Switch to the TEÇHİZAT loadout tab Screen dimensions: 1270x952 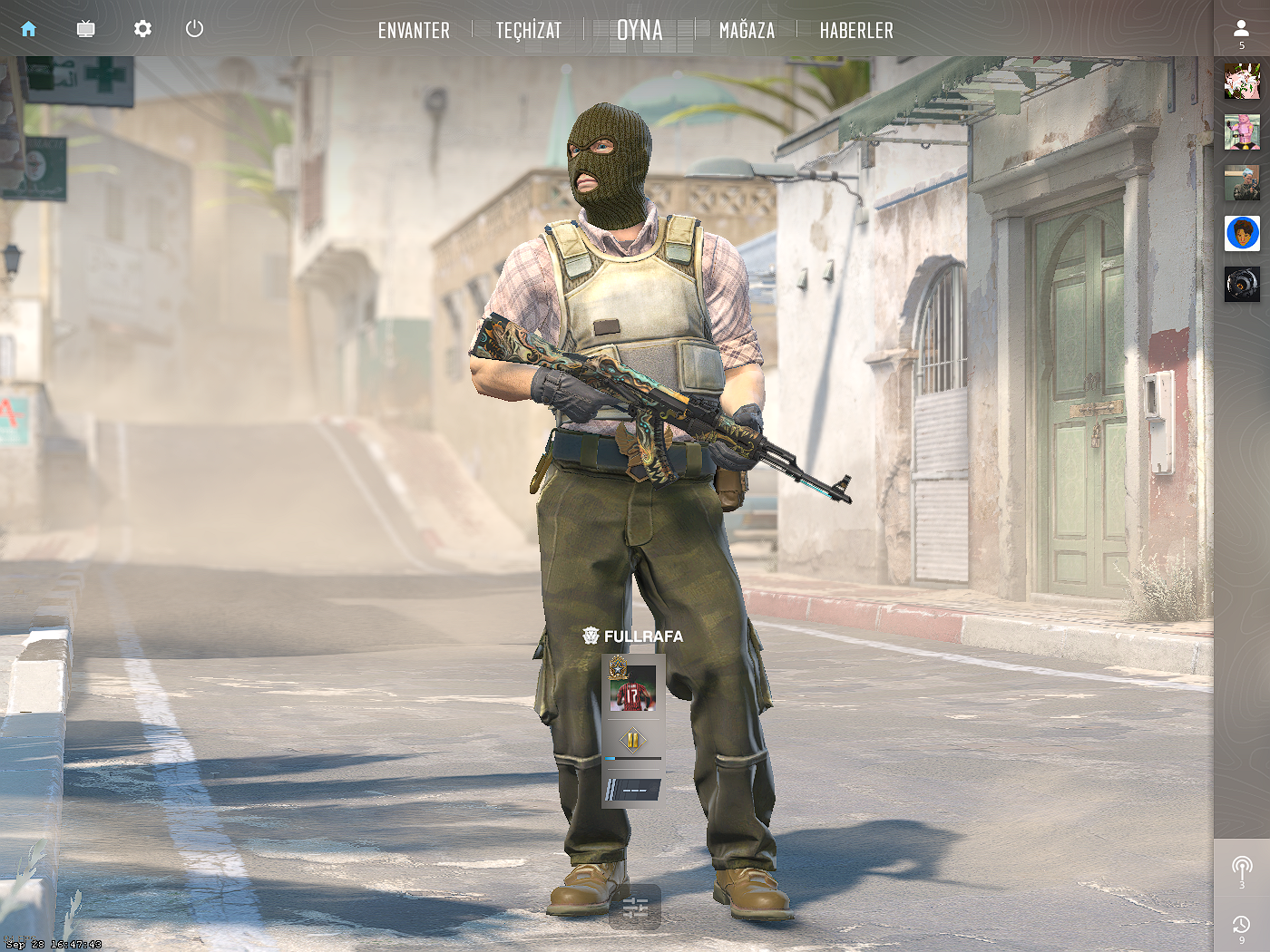click(x=529, y=31)
